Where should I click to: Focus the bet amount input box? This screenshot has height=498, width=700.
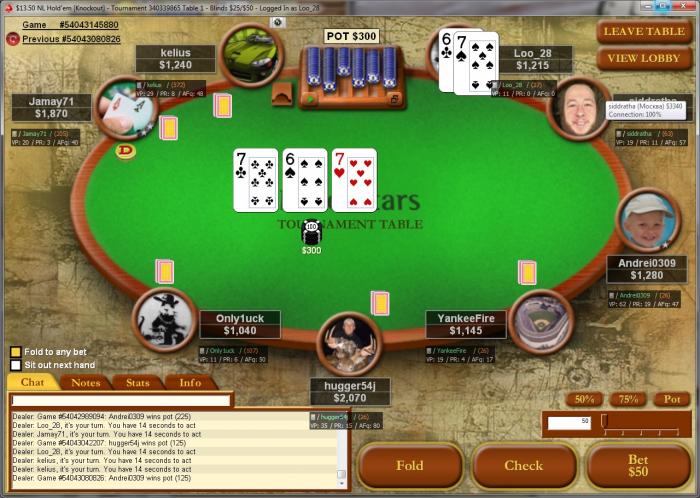(x=569, y=423)
